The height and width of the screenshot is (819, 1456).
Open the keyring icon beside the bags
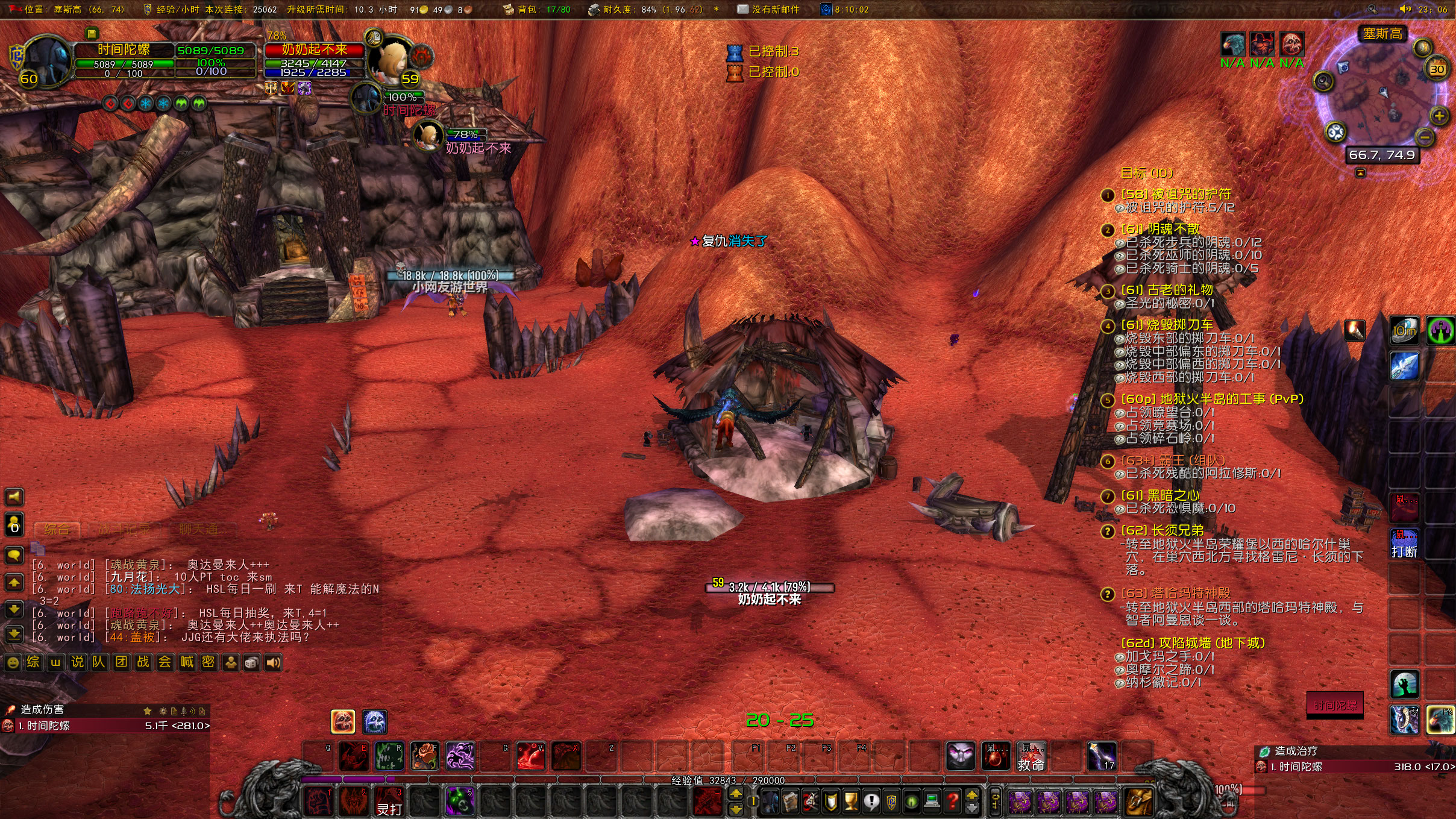[996, 802]
